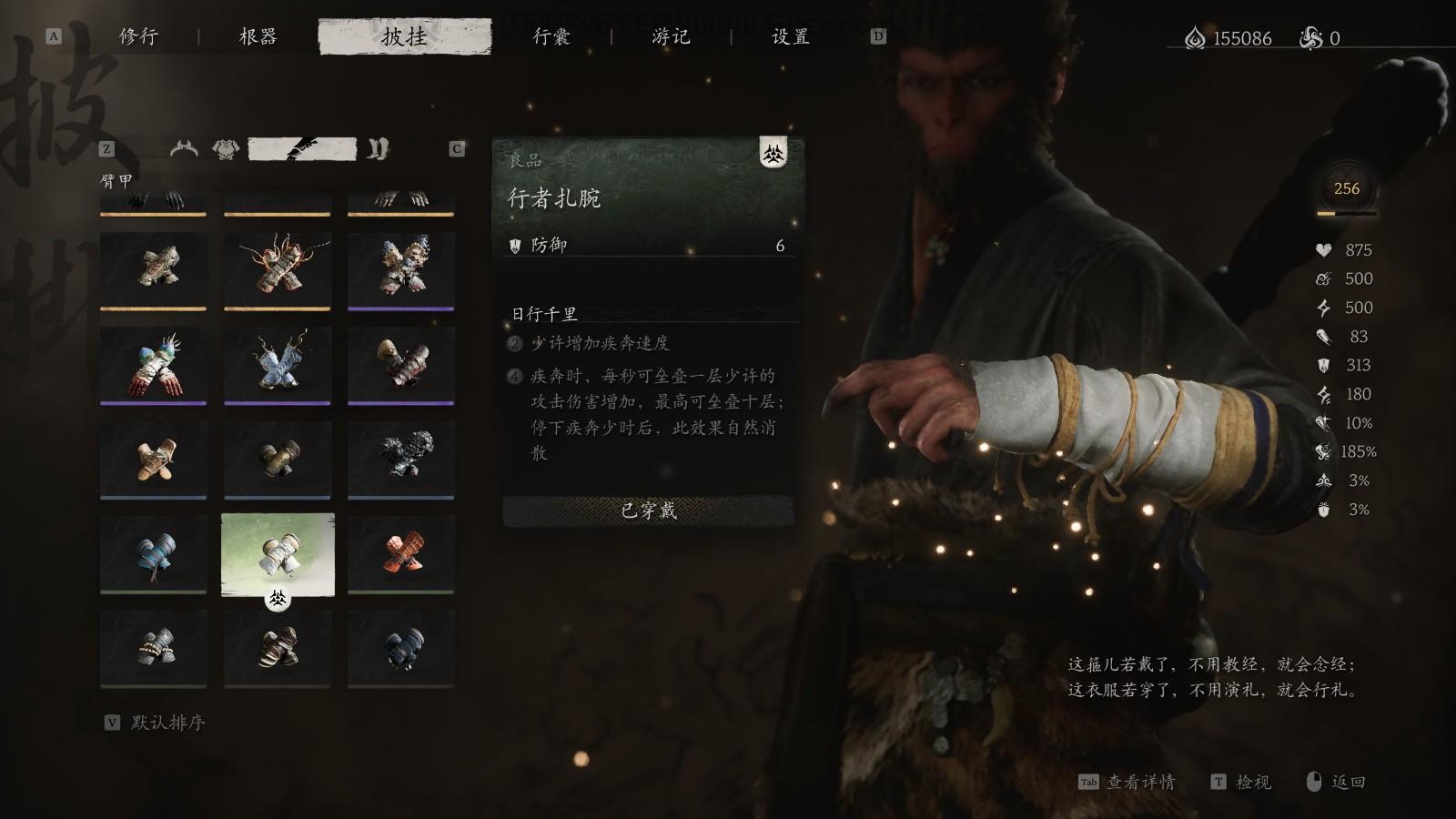This screenshot has width=1456, height=819.
Task: Open the 游记 tab
Action: pyautogui.click(x=671, y=38)
